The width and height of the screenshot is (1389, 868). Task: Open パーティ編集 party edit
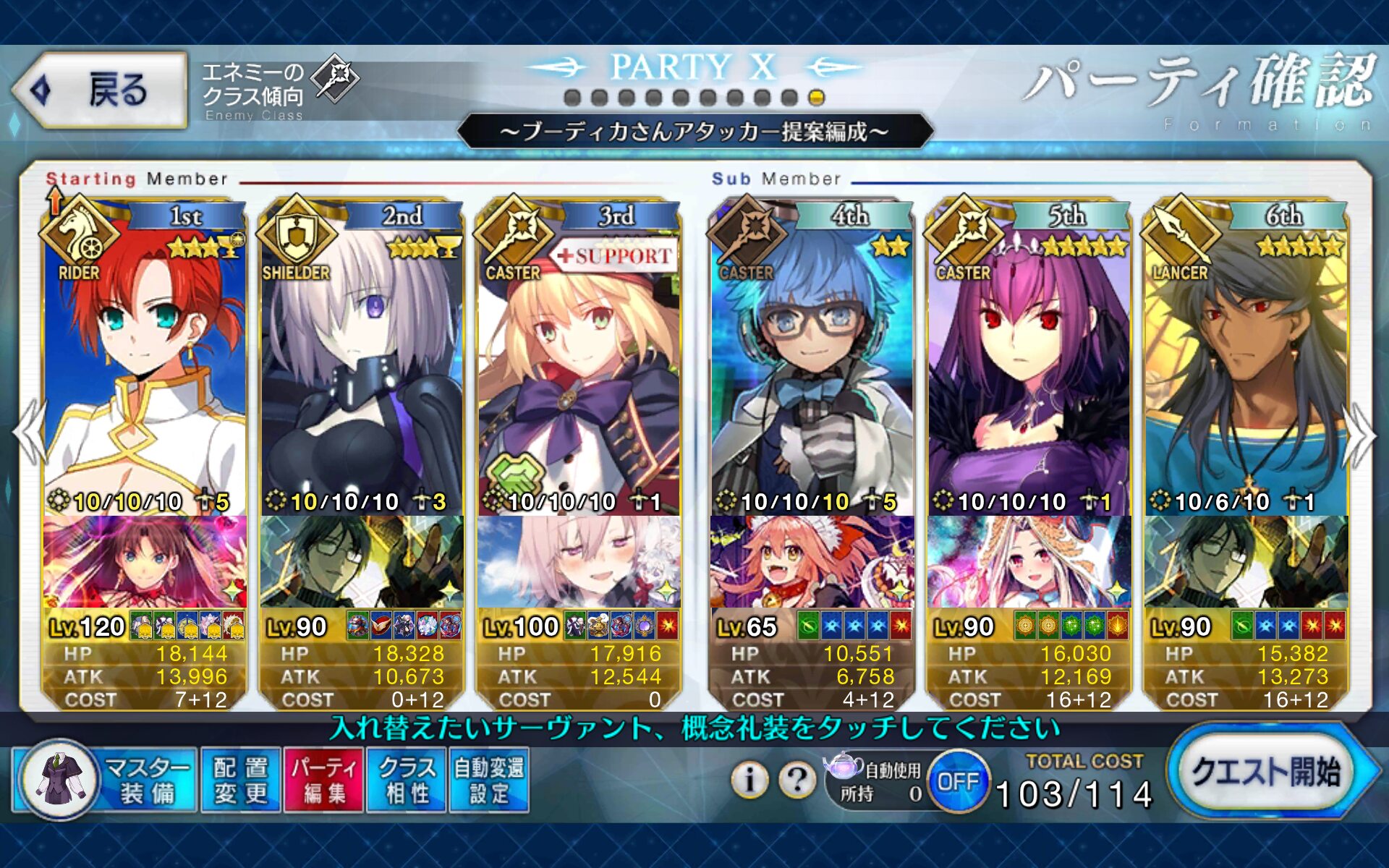click(x=324, y=780)
